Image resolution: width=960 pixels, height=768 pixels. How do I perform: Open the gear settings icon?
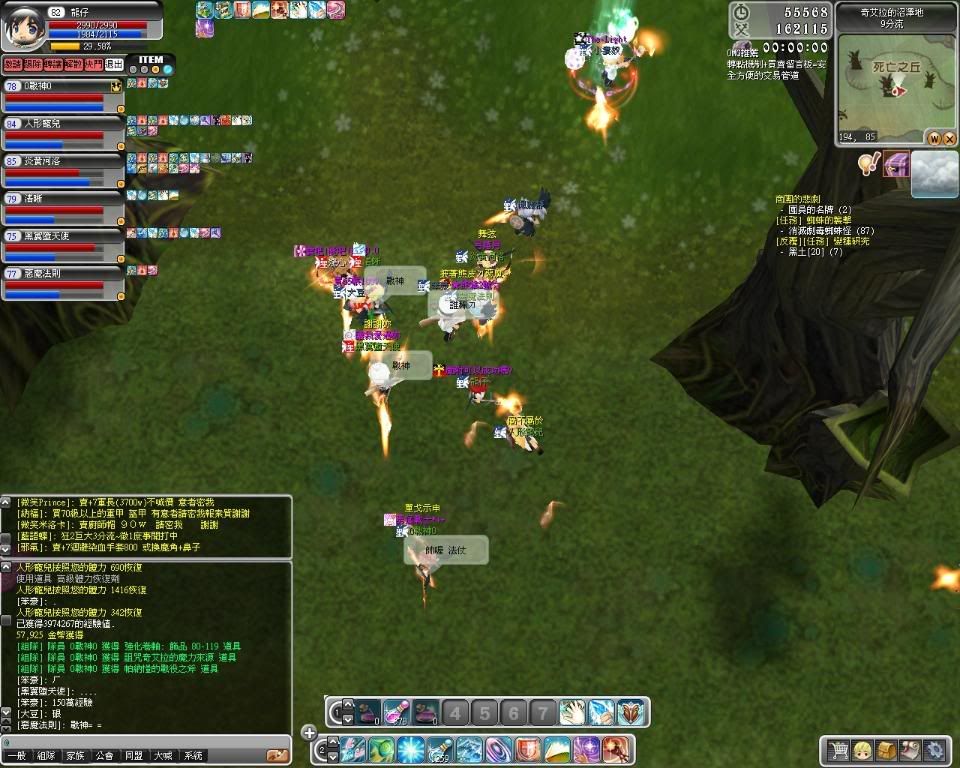pos(935,749)
